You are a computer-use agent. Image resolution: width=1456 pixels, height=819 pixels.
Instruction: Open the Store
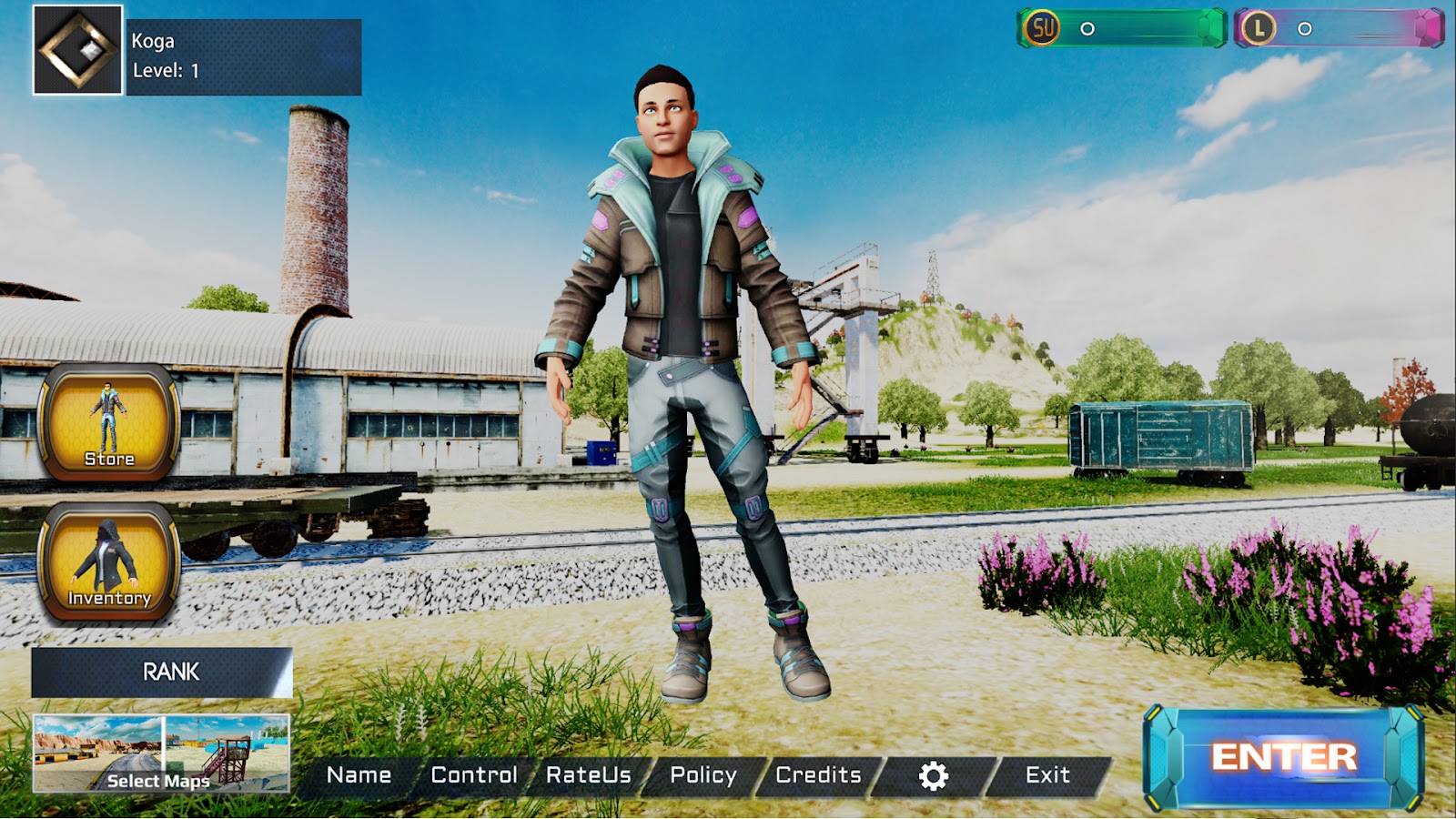(108, 422)
